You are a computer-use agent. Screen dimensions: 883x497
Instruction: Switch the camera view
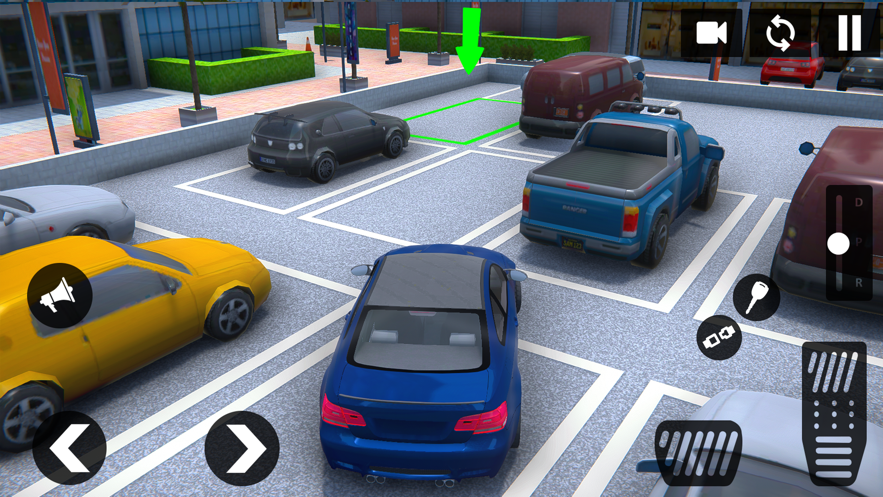[x=712, y=34]
